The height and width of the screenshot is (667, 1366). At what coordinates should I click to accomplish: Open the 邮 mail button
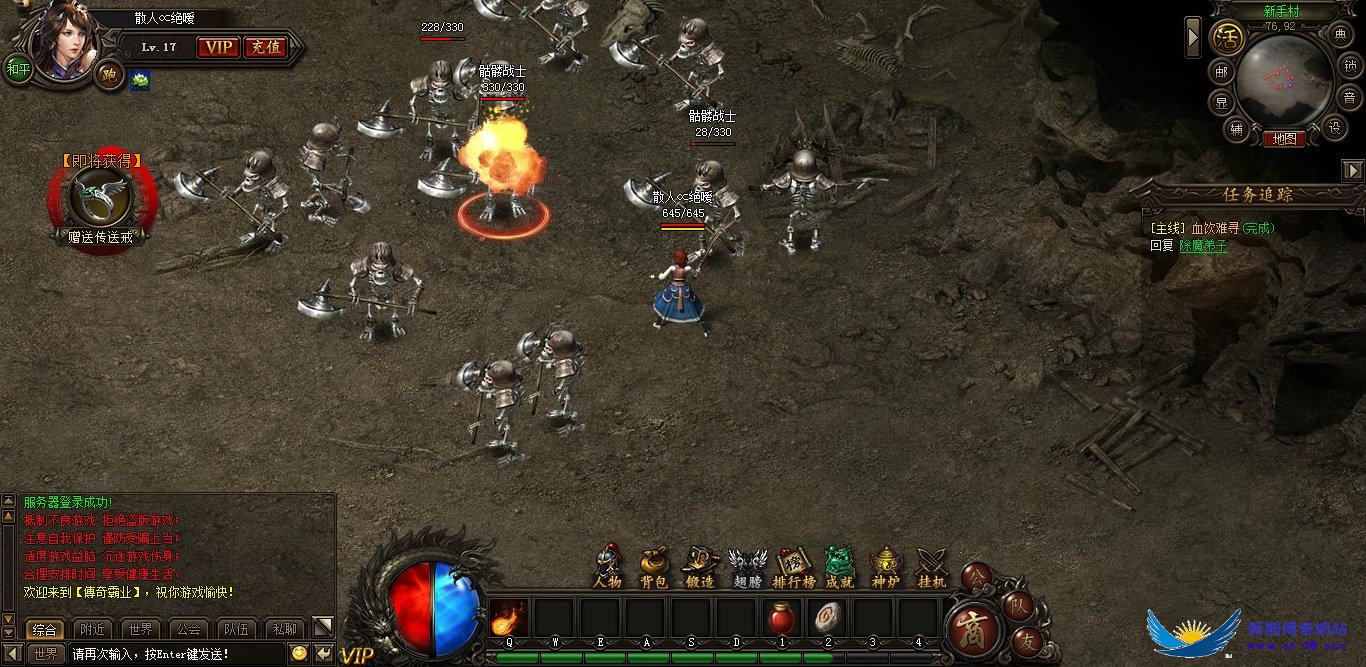click(x=1221, y=71)
